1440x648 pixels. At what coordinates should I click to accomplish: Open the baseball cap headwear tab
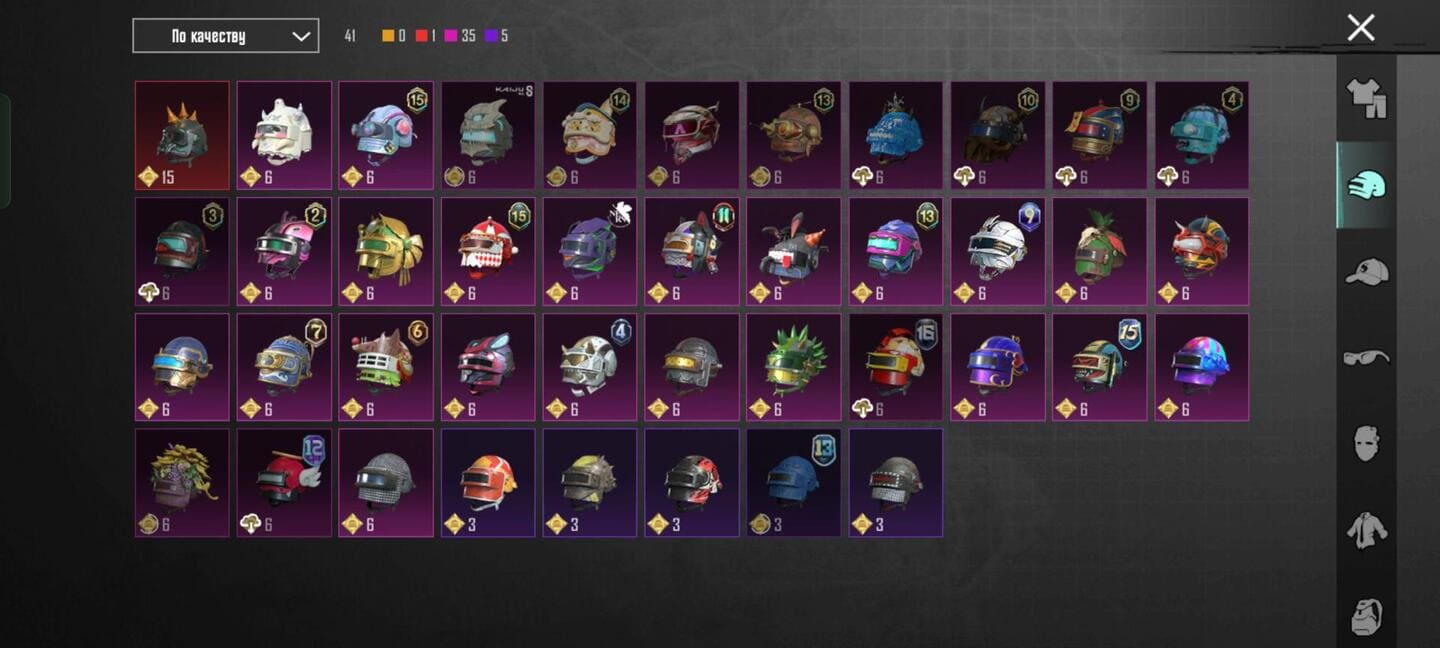click(x=1366, y=272)
